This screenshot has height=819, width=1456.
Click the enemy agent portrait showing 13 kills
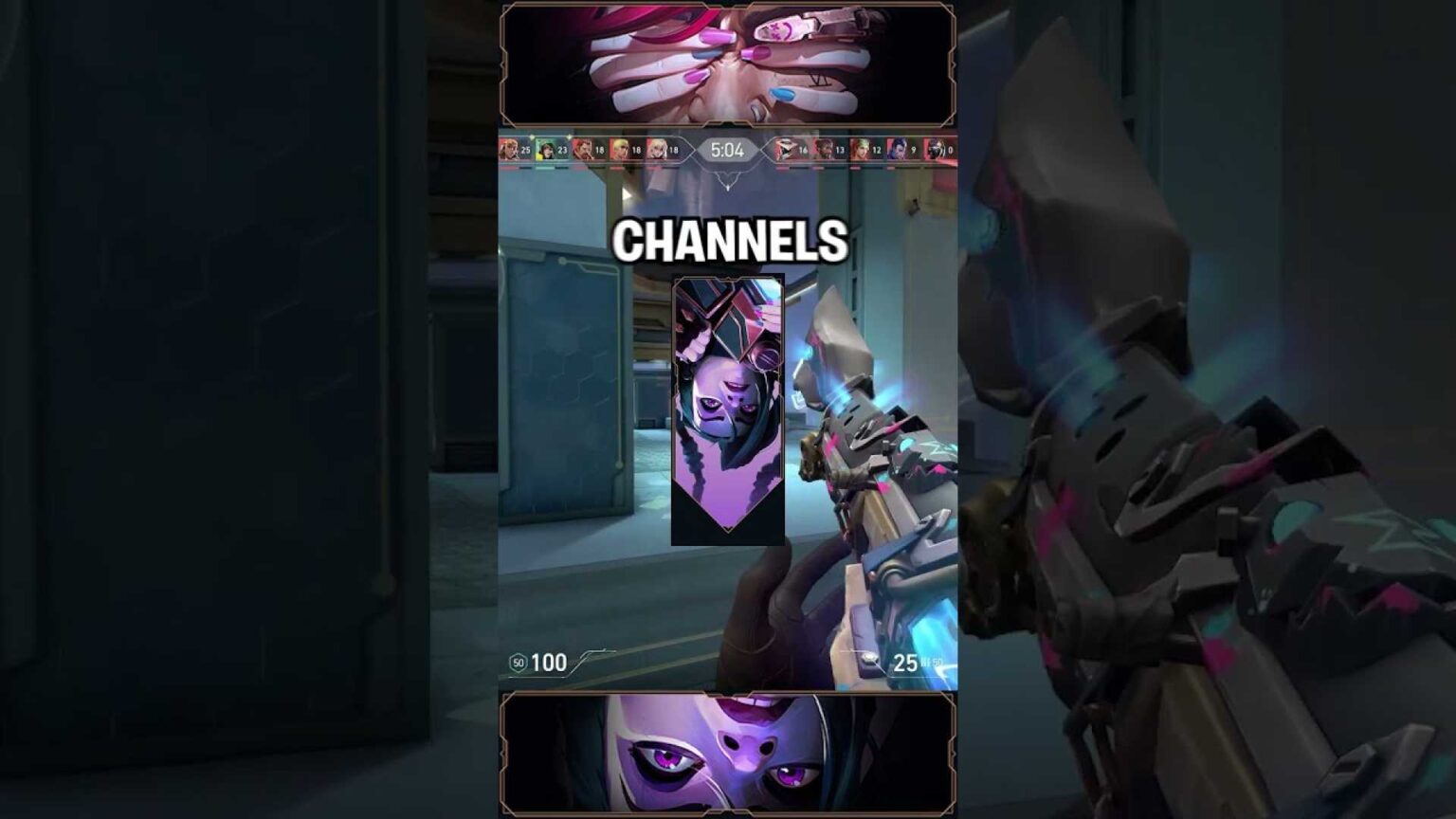coord(823,152)
